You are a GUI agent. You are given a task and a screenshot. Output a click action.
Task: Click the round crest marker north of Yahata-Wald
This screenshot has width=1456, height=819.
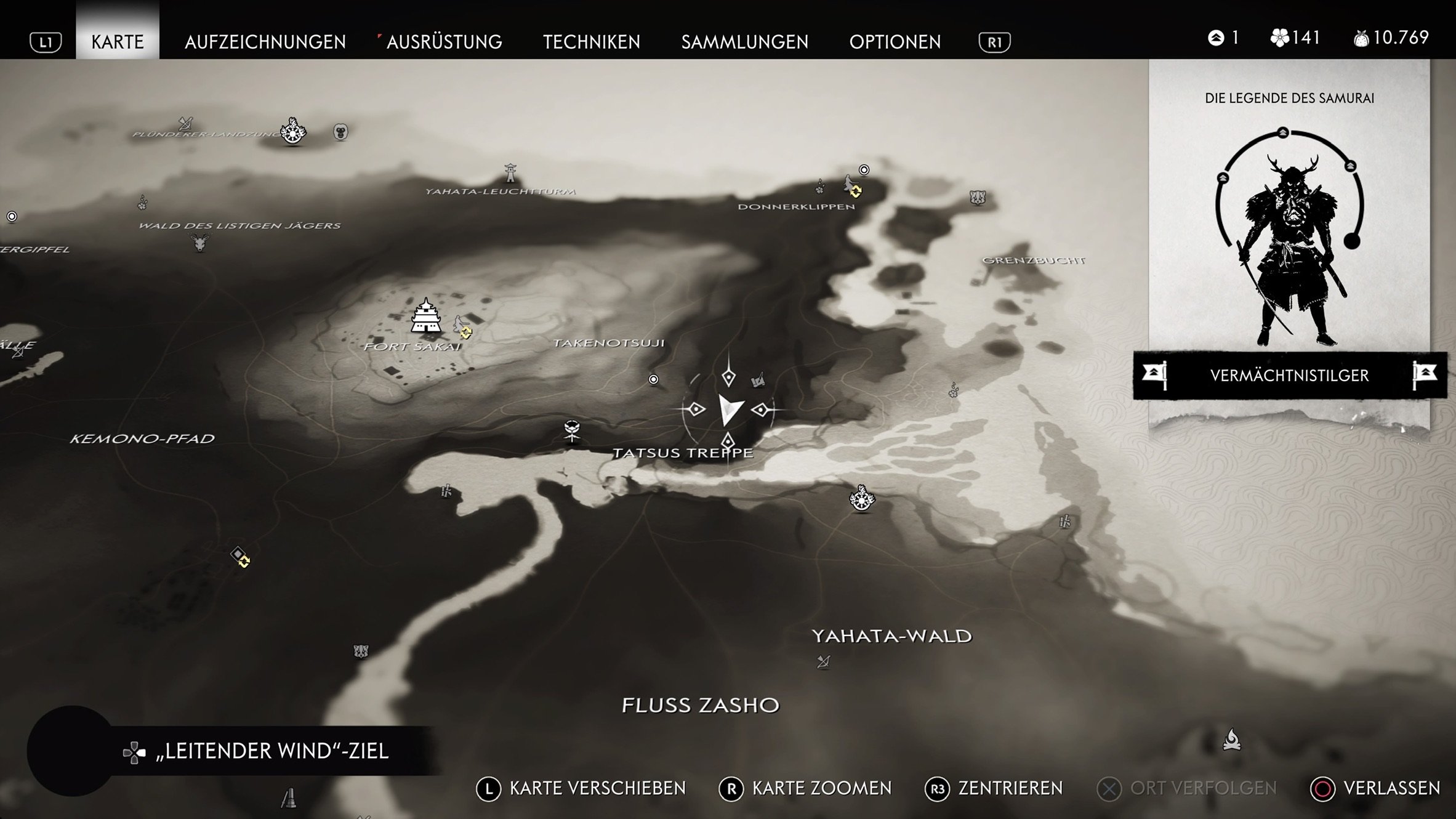coord(861,498)
